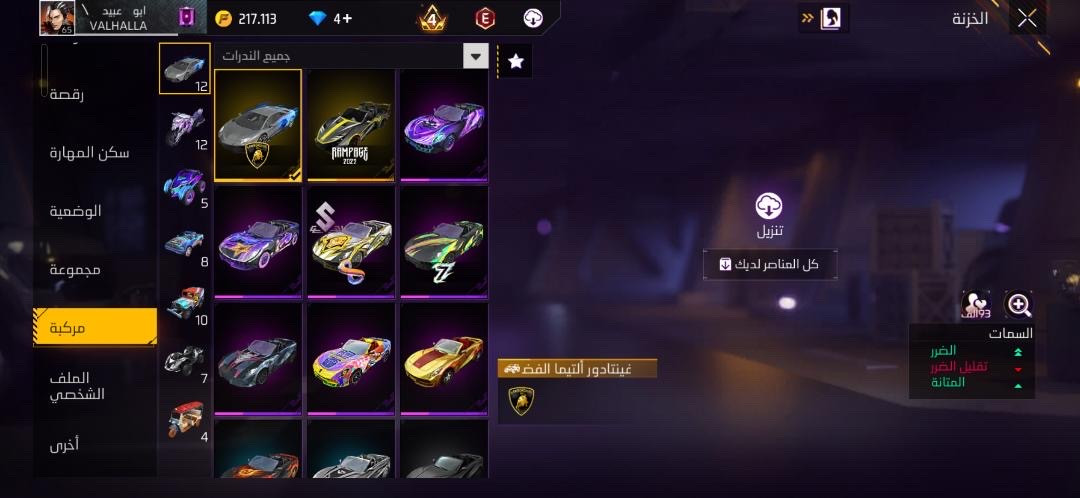Open the جميع الندرات rarity dropdown
The image size is (1080, 498).
point(476,56)
